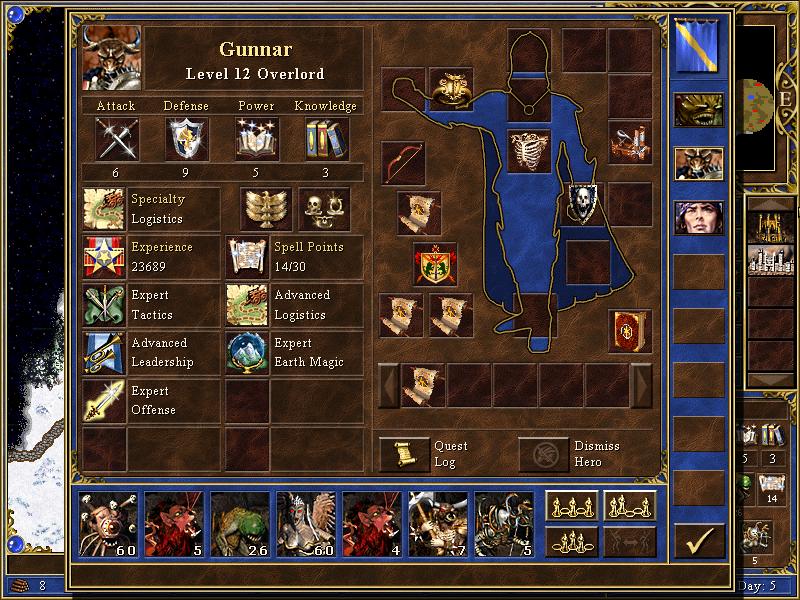Open the Quest Log
800x600 pixels.
coord(405,455)
